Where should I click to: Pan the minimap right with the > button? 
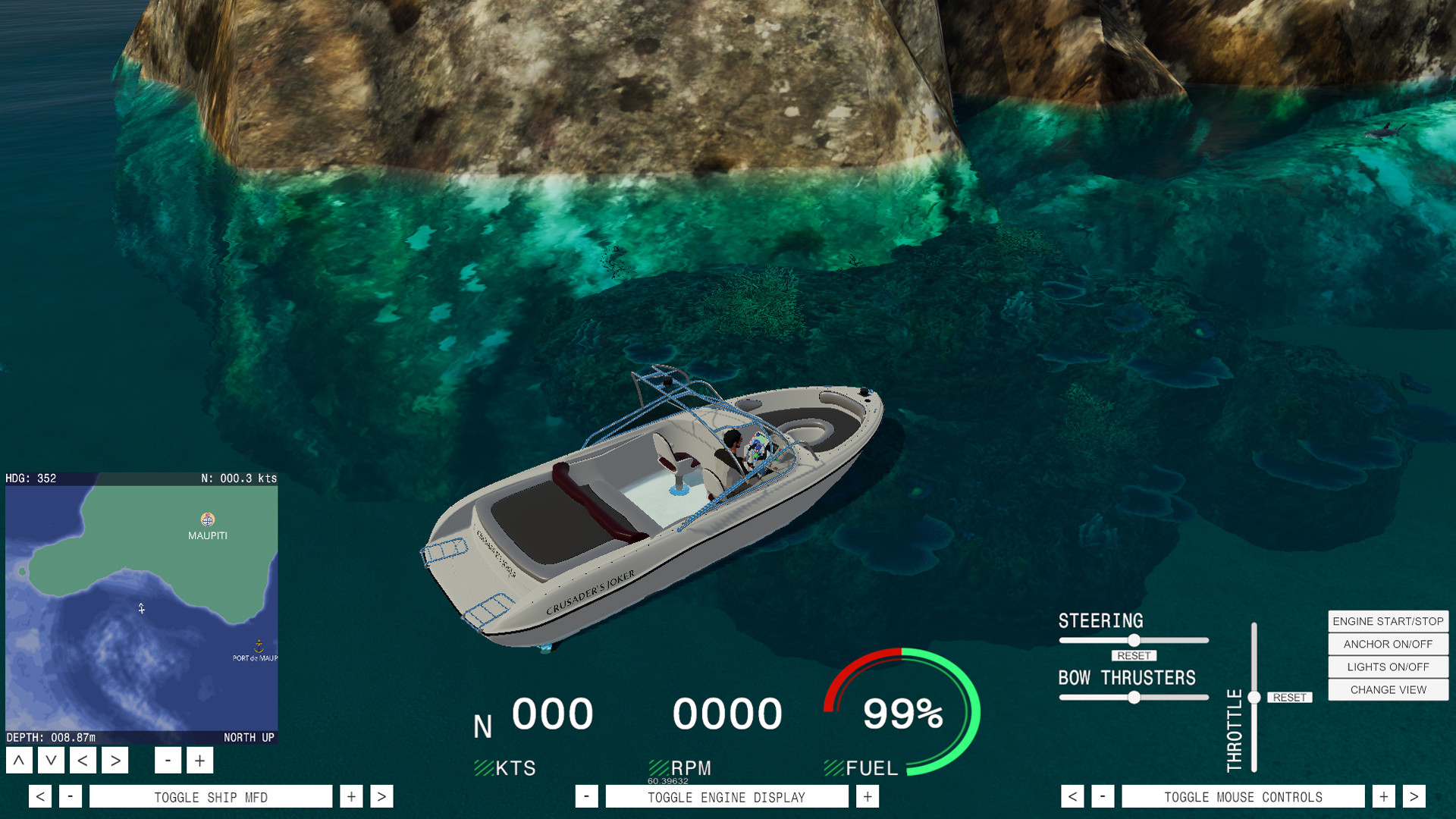[x=115, y=759]
